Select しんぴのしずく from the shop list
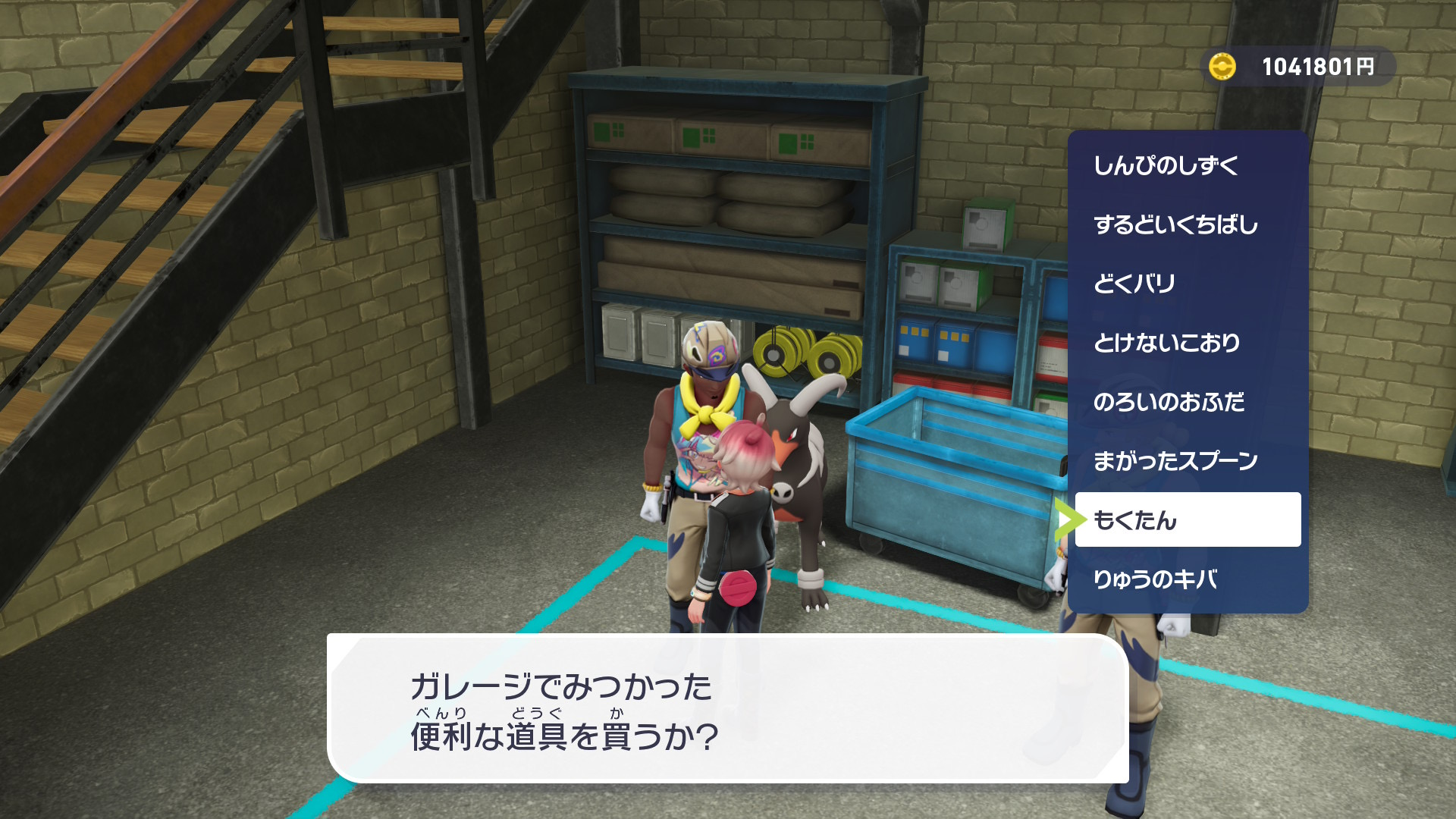 pos(1188,165)
